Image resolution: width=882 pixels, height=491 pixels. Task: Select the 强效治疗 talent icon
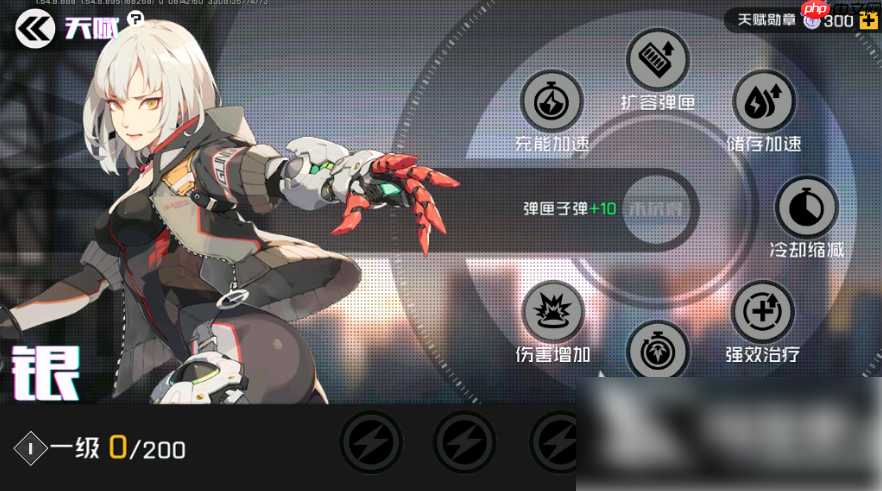click(x=763, y=312)
